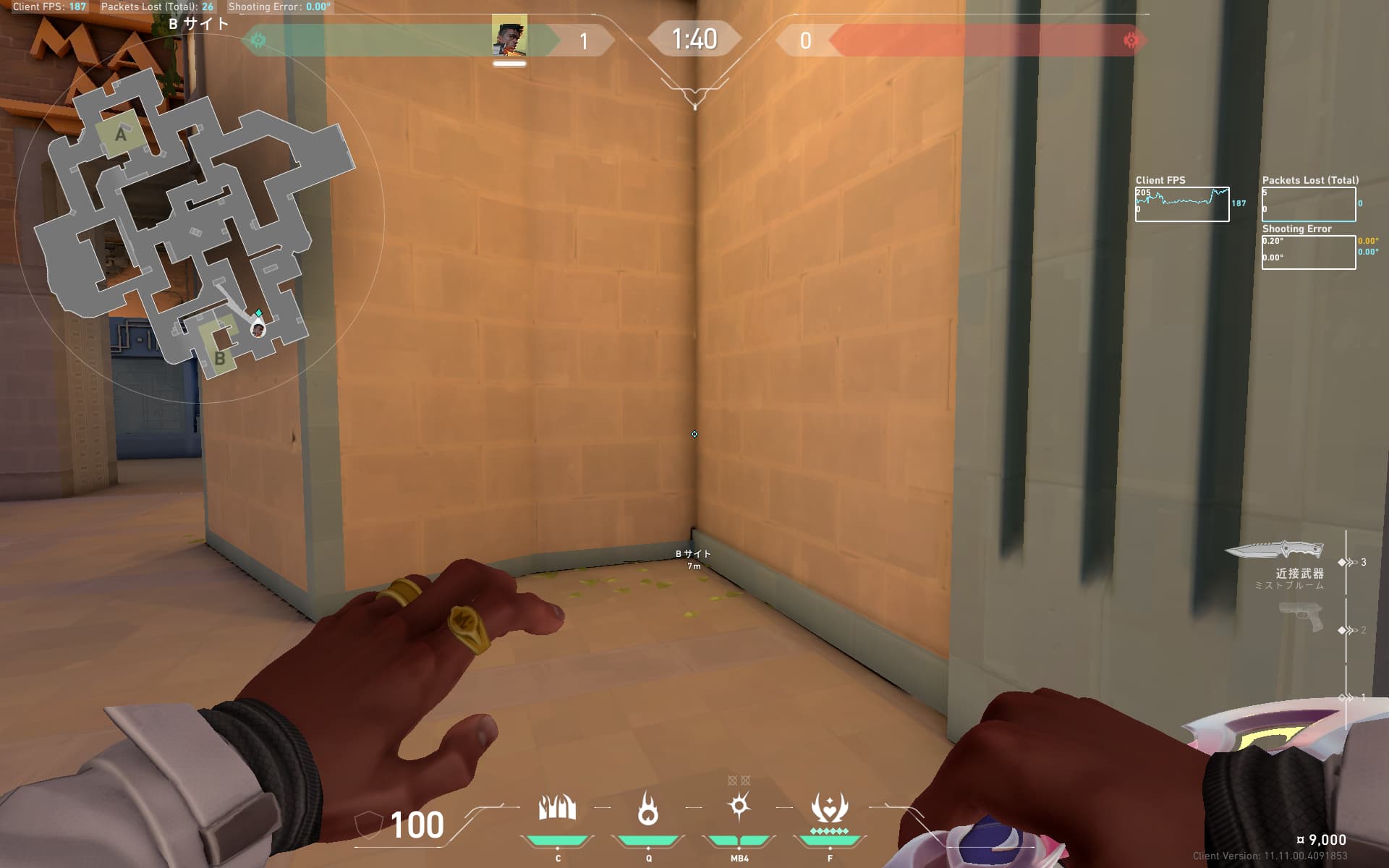
Task: Click the player marker on the minimap
Action: point(258,330)
